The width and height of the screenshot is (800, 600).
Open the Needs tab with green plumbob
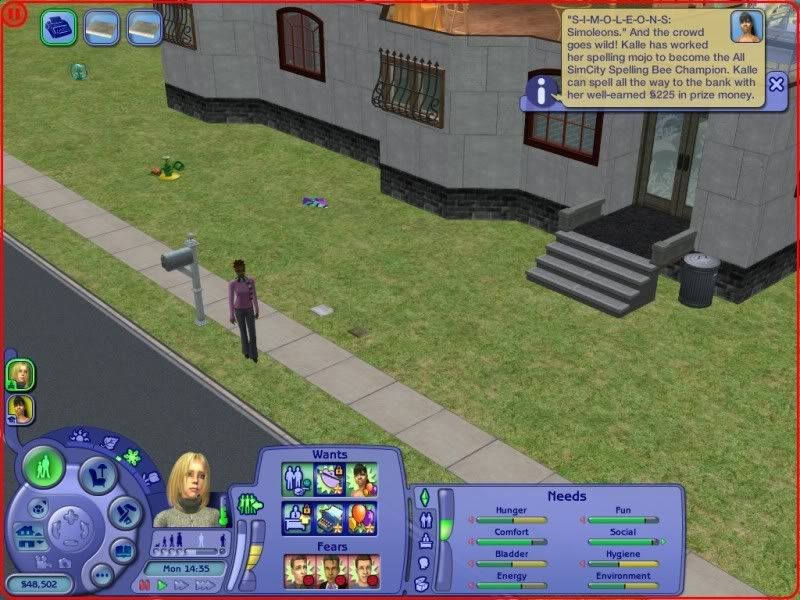422,497
